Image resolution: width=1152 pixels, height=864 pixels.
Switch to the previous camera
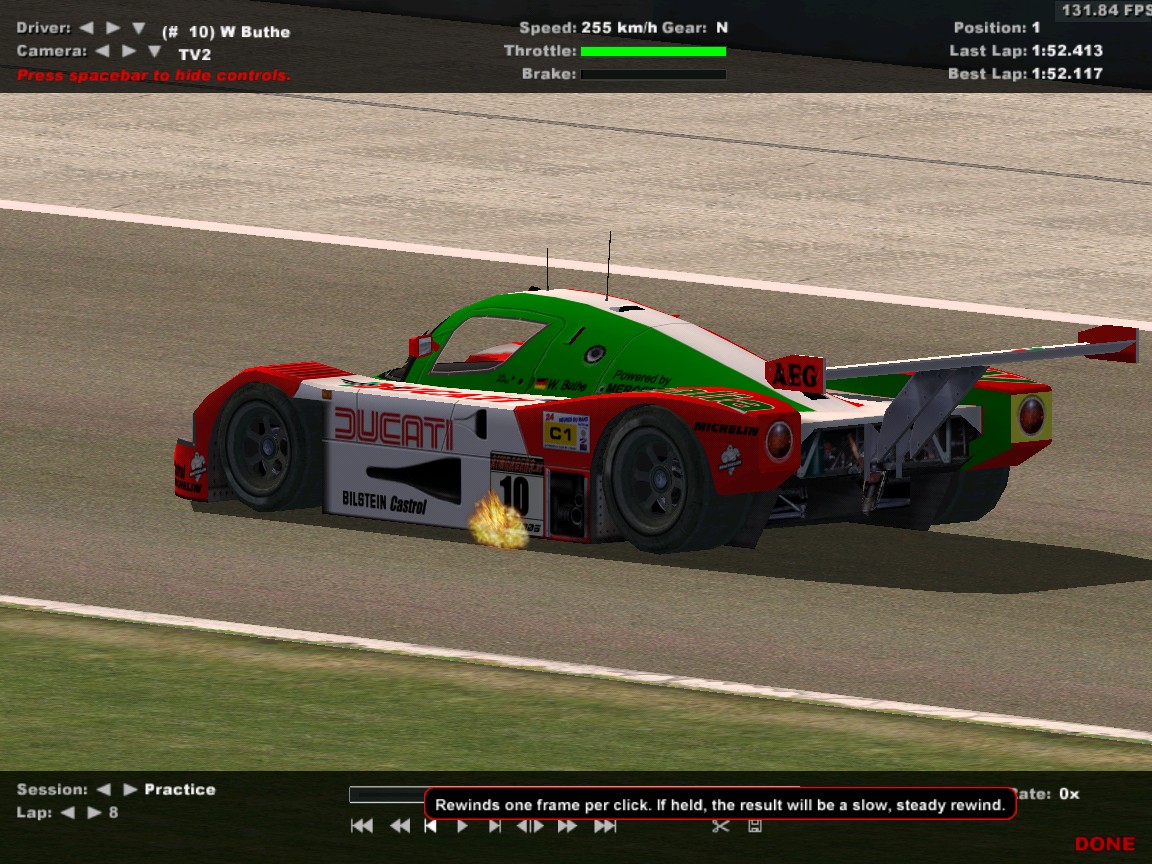point(102,50)
